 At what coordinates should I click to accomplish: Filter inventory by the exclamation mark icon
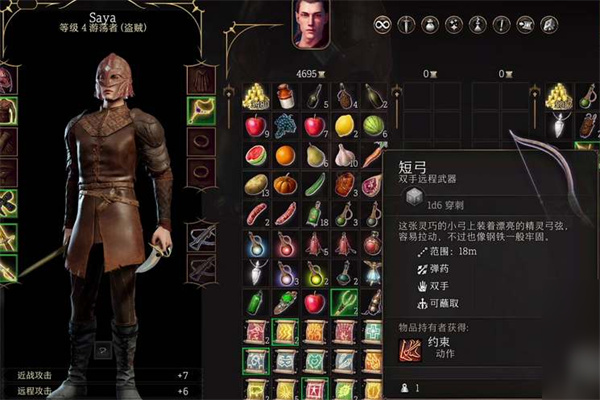[500, 23]
